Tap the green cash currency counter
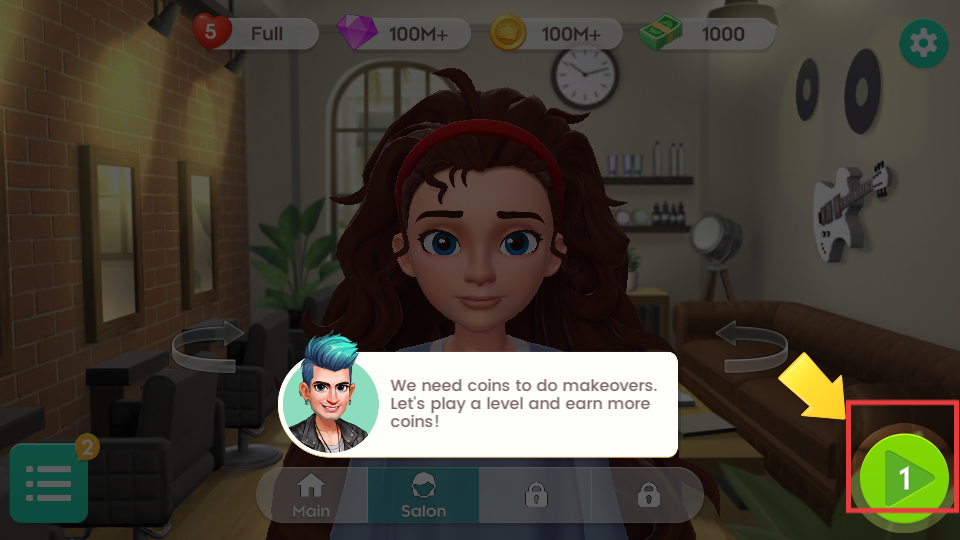This screenshot has height=540, width=960. pyautogui.click(x=704, y=34)
